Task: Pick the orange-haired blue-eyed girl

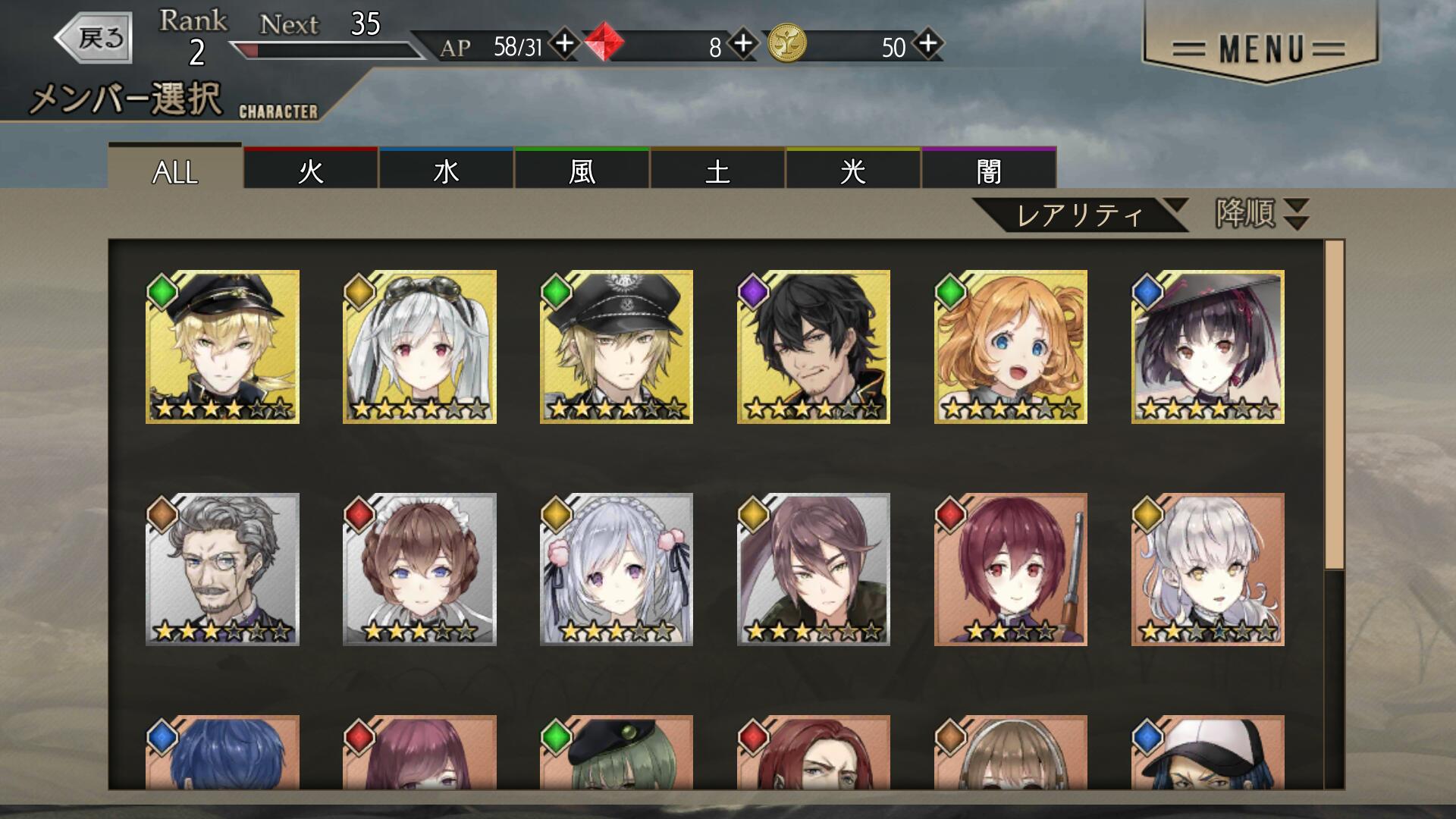Action: [x=1011, y=347]
